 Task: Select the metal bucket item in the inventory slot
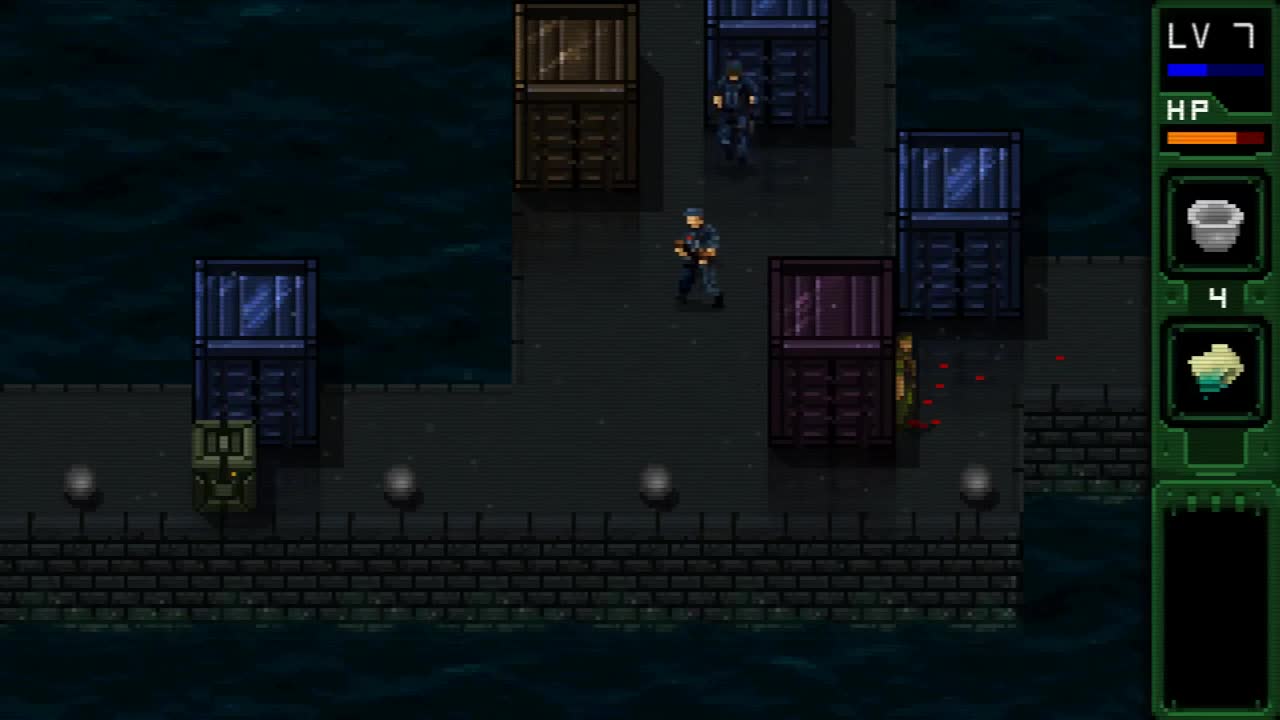point(1216,224)
